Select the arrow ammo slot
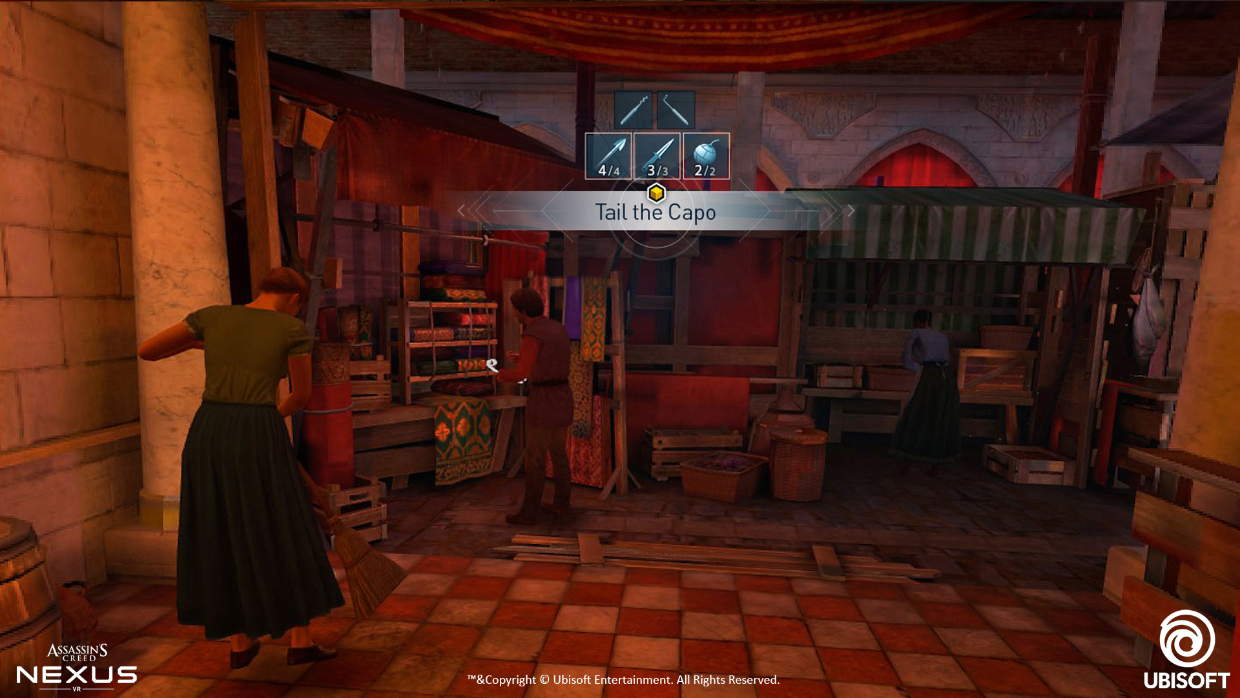The image size is (1240, 698). pyautogui.click(x=609, y=156)
